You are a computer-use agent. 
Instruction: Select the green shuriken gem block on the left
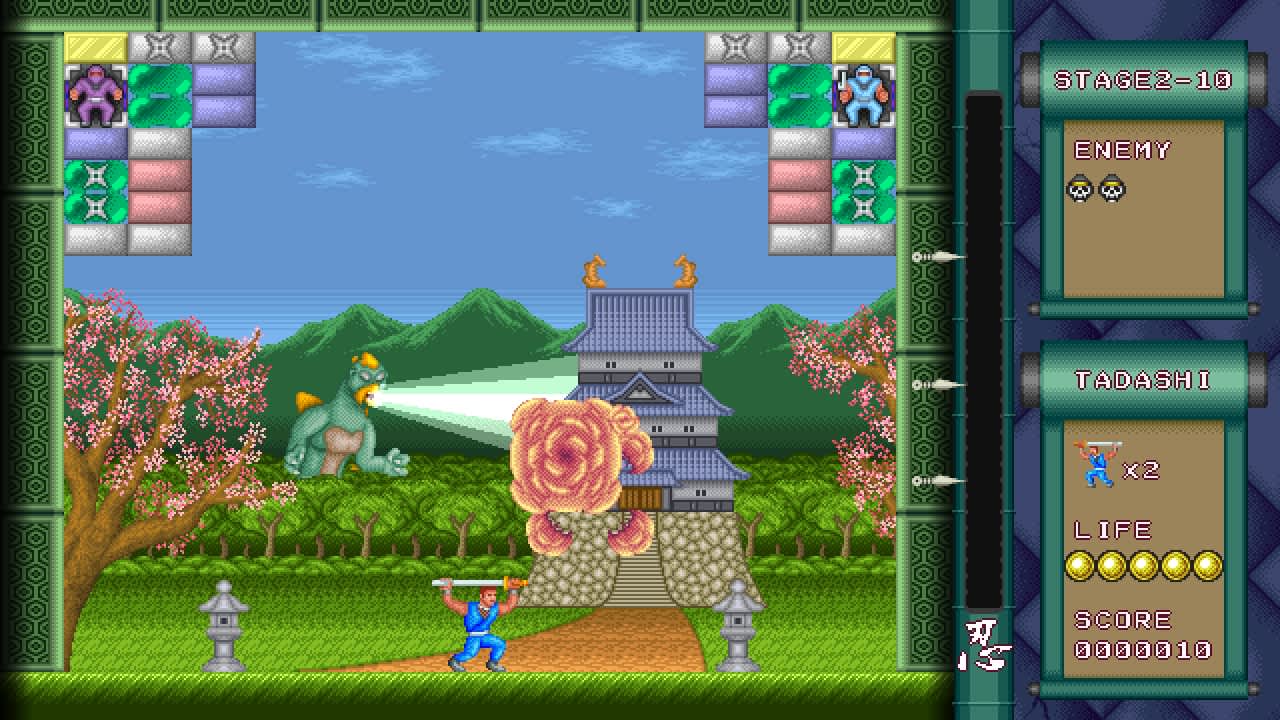coord(95,190)
